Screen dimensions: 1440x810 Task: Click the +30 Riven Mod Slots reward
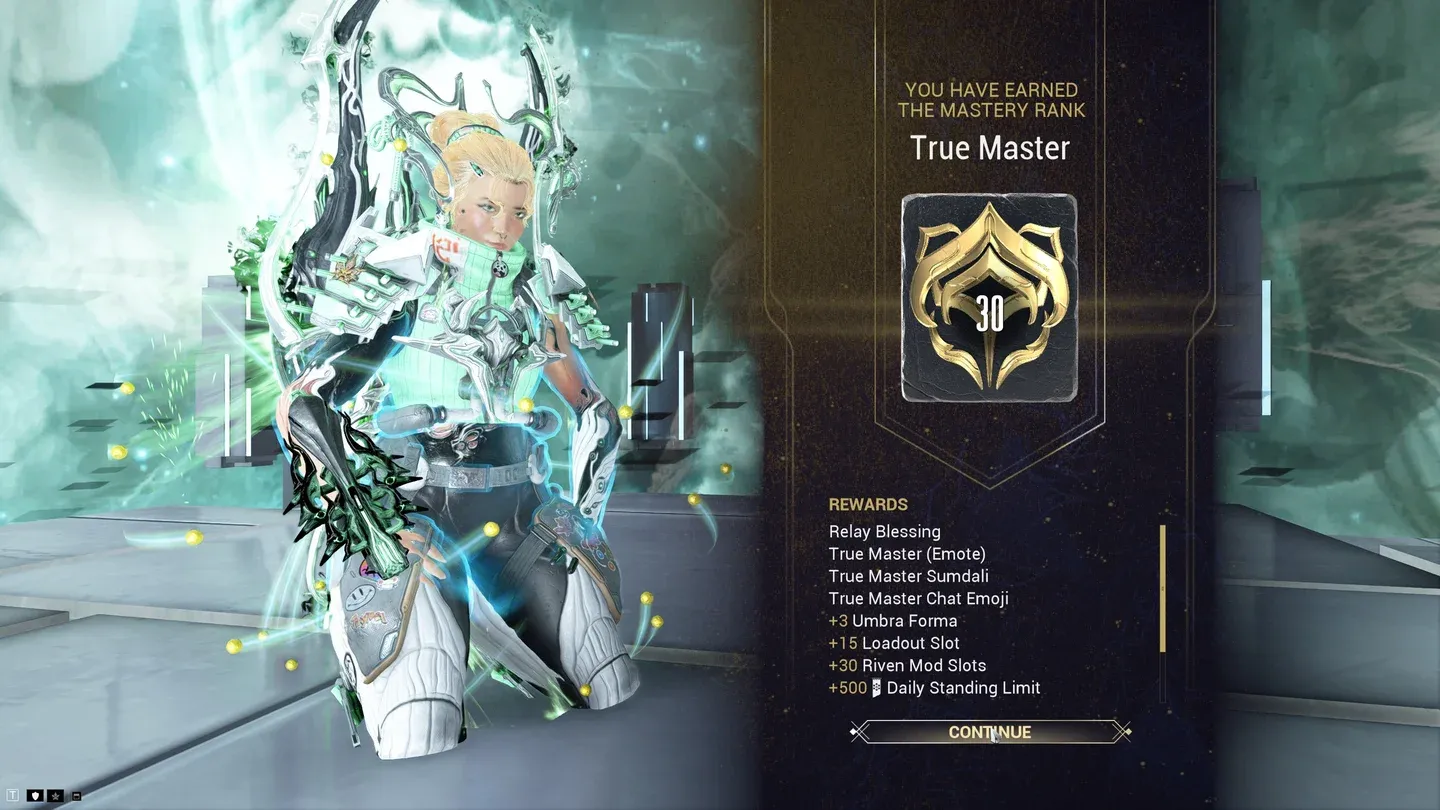tap(907, 665)
